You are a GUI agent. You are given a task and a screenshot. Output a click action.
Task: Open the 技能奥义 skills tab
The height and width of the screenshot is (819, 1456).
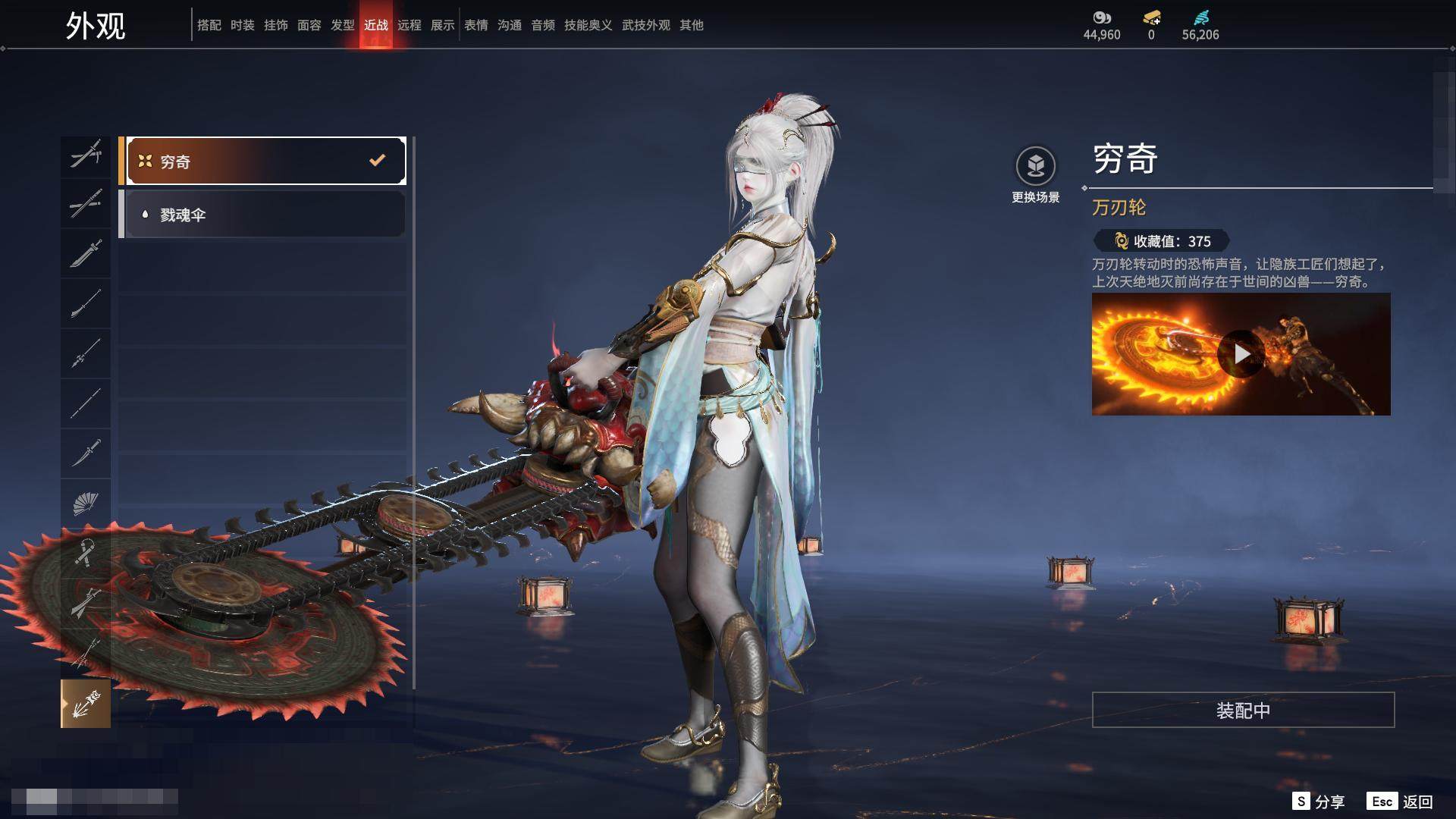[x=588, y=25]
